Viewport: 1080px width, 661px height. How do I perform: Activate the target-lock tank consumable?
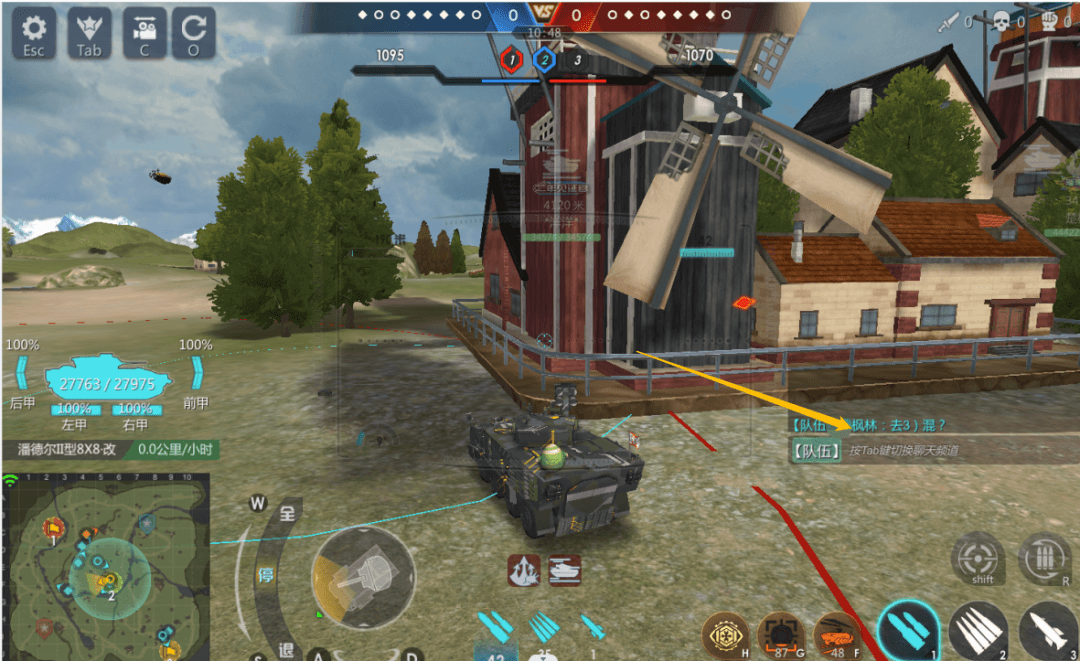point(780,636)
